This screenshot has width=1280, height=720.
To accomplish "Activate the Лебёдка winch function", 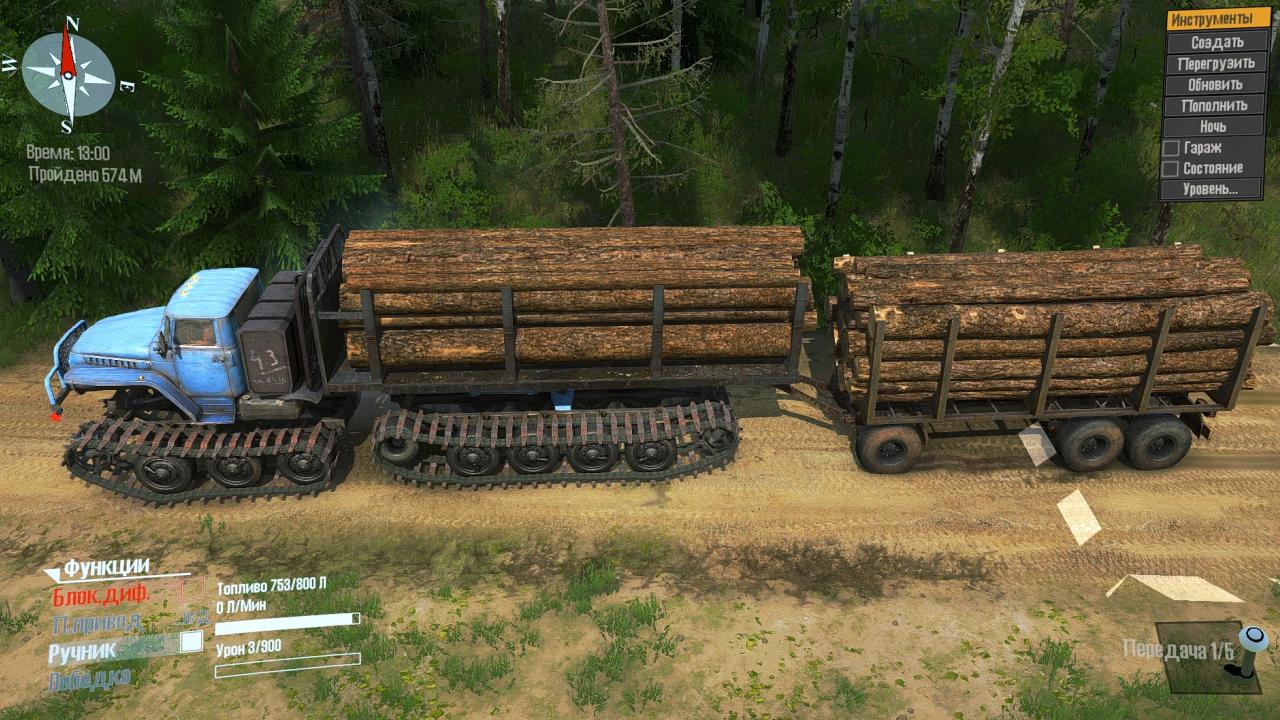I will coord(88,680).
